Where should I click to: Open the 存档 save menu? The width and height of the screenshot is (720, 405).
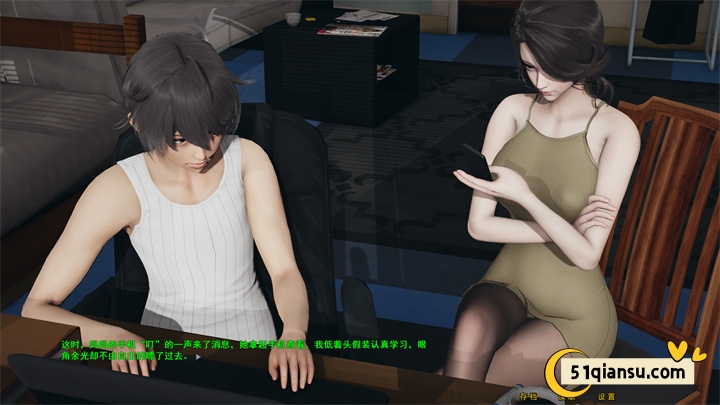pyautogui.click(x=529, y=396)
